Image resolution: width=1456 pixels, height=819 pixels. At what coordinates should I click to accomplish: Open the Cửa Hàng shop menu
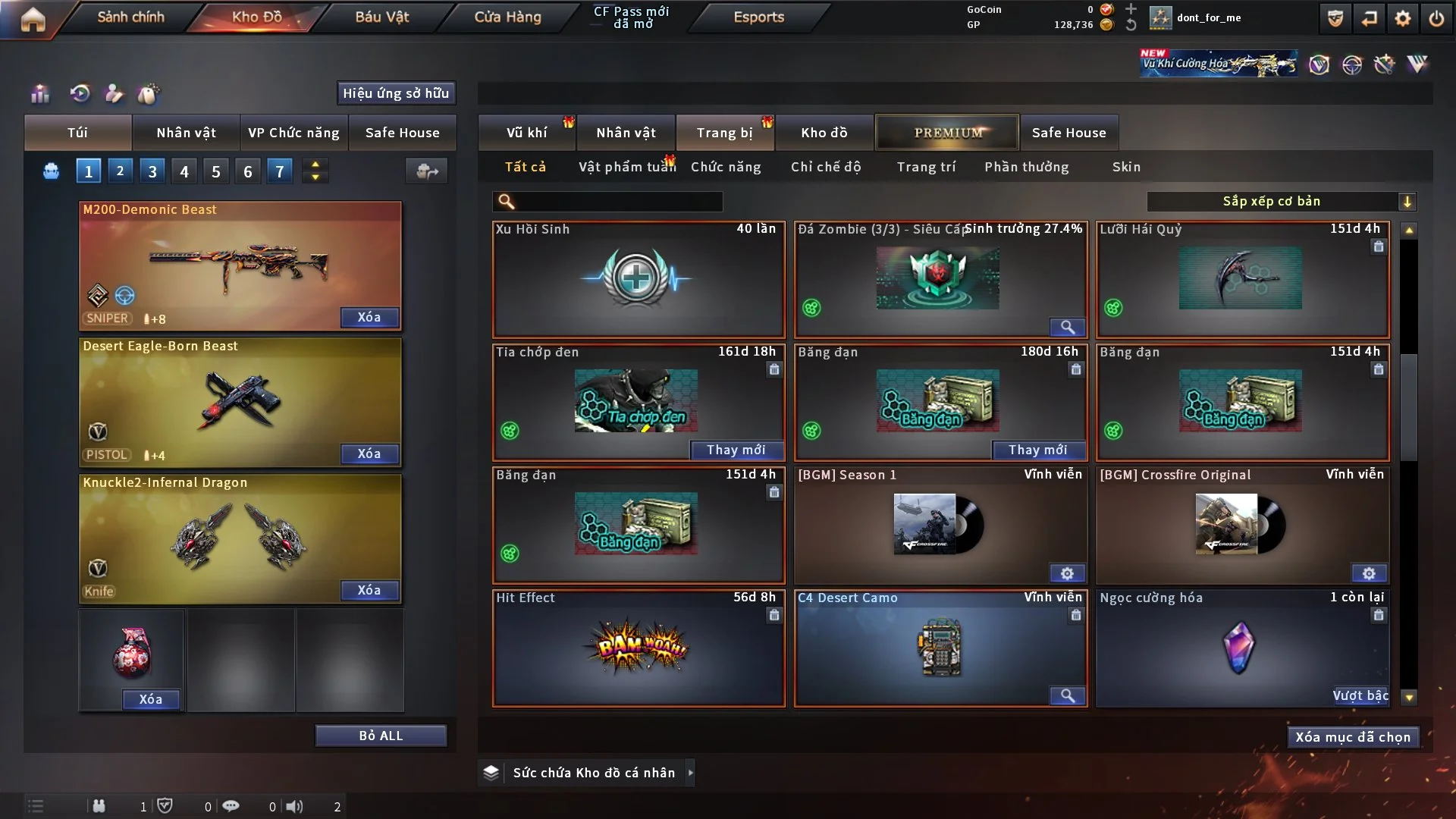507,17
